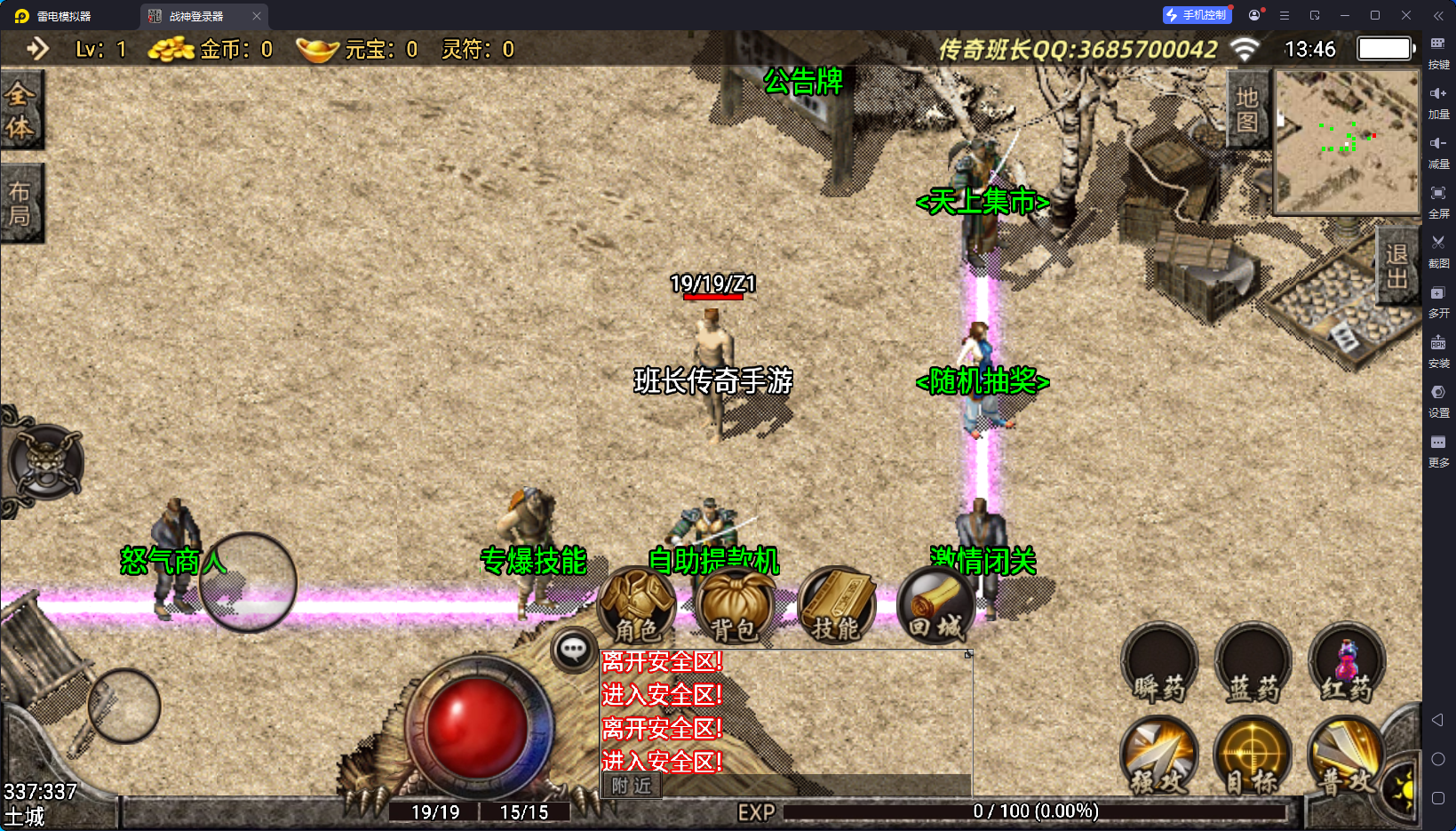
Task: Drink the 红药 red potion
Action: pos(1347,665)
